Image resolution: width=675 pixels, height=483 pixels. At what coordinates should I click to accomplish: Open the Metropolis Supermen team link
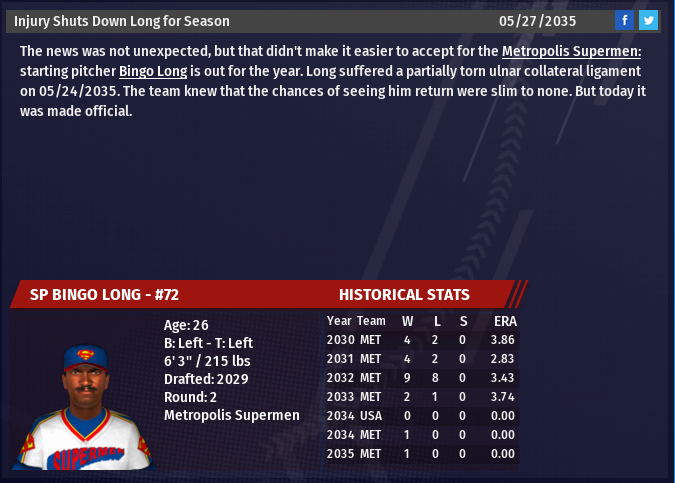coord(571,51)
